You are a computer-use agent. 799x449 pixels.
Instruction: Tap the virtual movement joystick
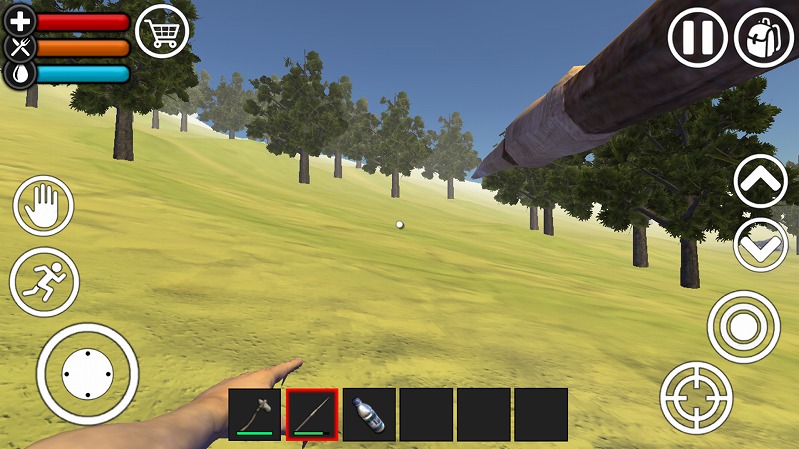point(87,374)
